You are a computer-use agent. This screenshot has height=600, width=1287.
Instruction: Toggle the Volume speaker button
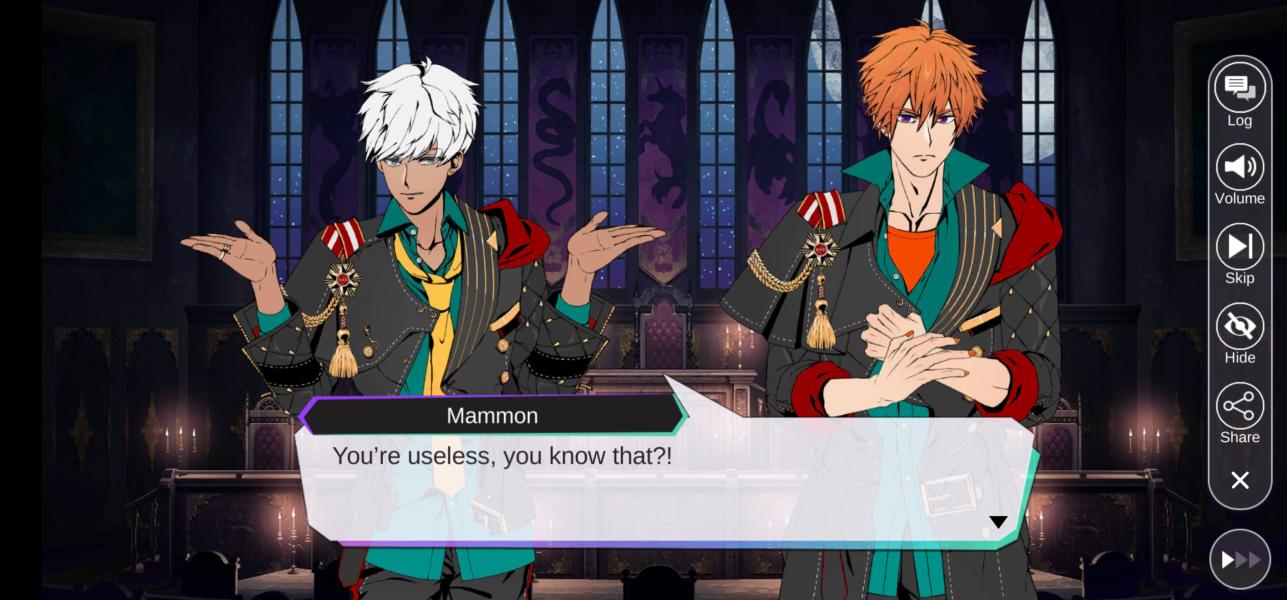pos(1239,167)
